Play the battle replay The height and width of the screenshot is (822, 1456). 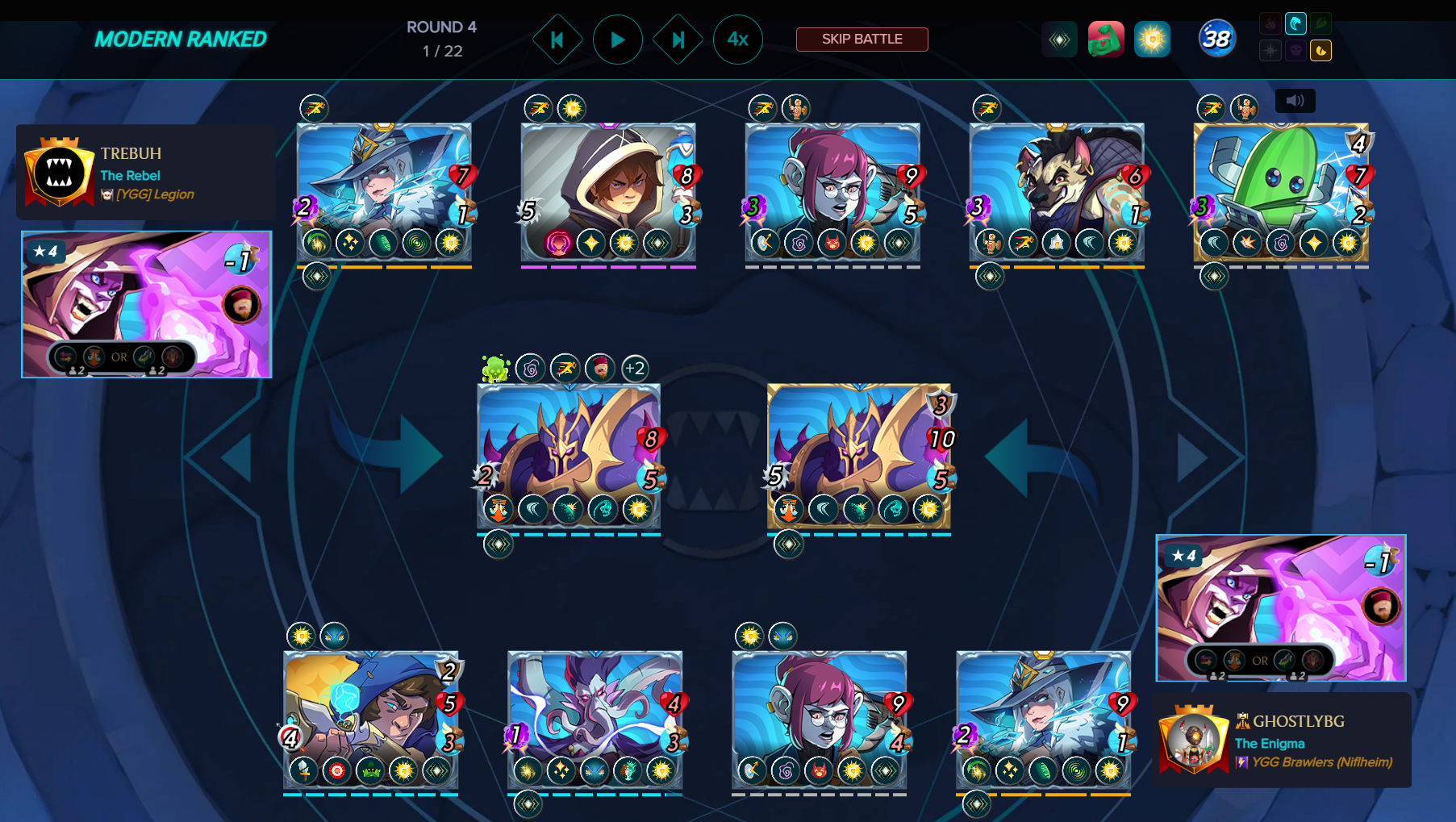pyautogui.click(x=617, y=40)
